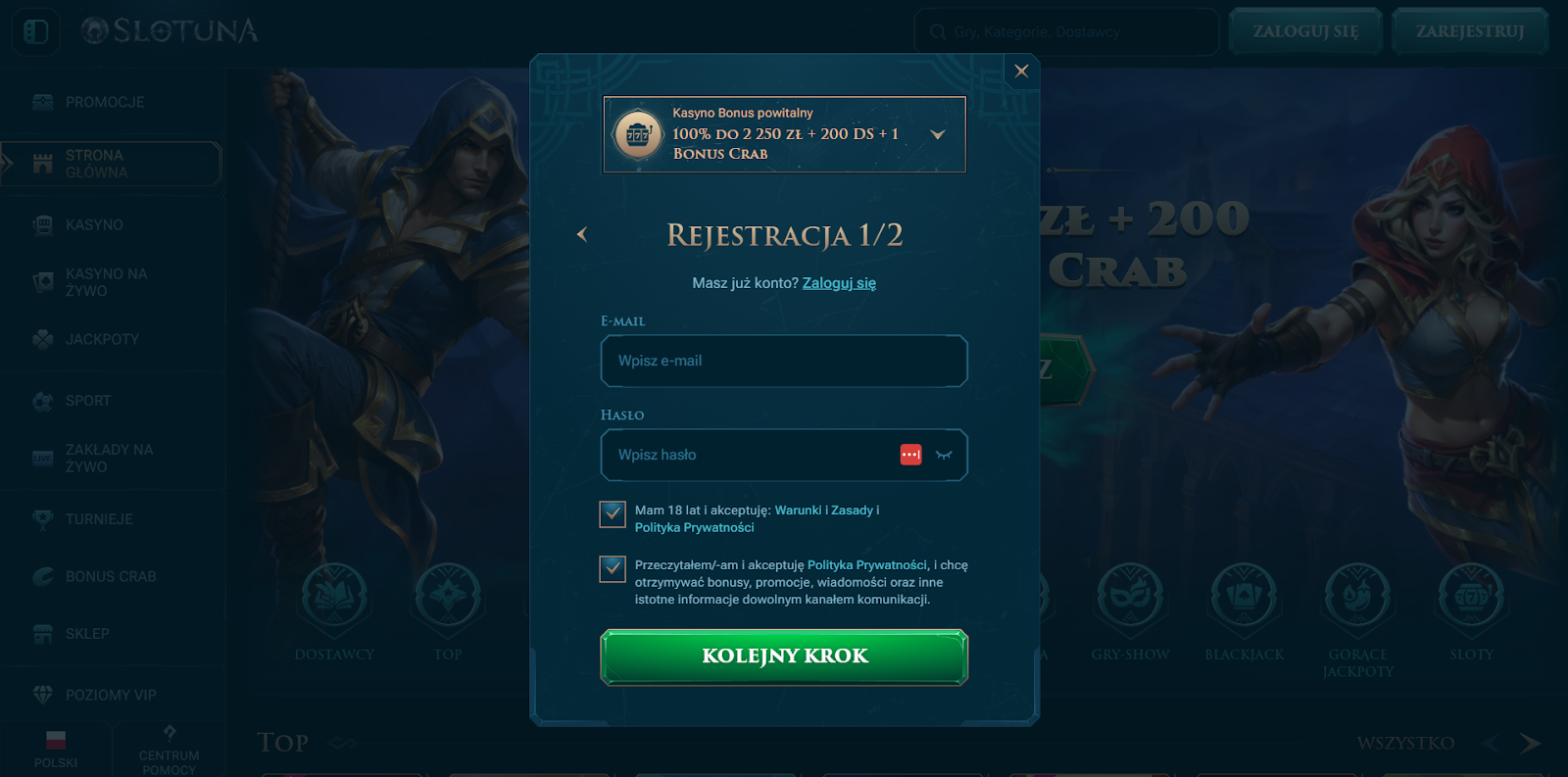This screenshot has height=777, width=1568.
Task: Click the Zaloguj się login link
Action: (x=838, y=282)
